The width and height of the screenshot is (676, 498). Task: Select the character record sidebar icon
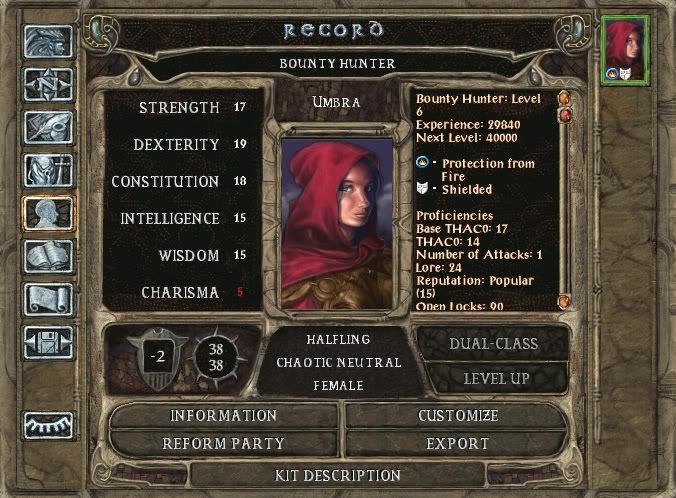click(x=48, y=212)
